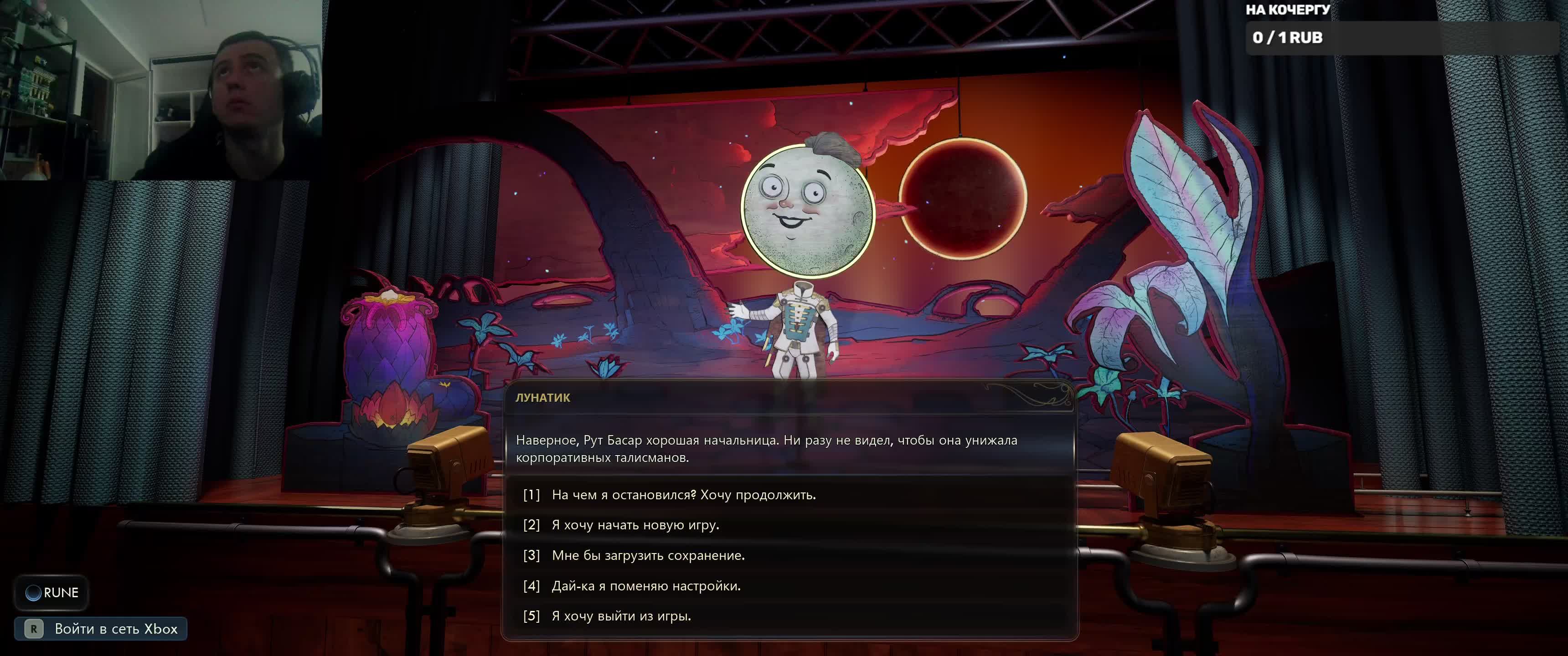Click the "Войти в сеть Xbox" button
This screenshot has height=656, width=1568.
(x=101, y=629)
